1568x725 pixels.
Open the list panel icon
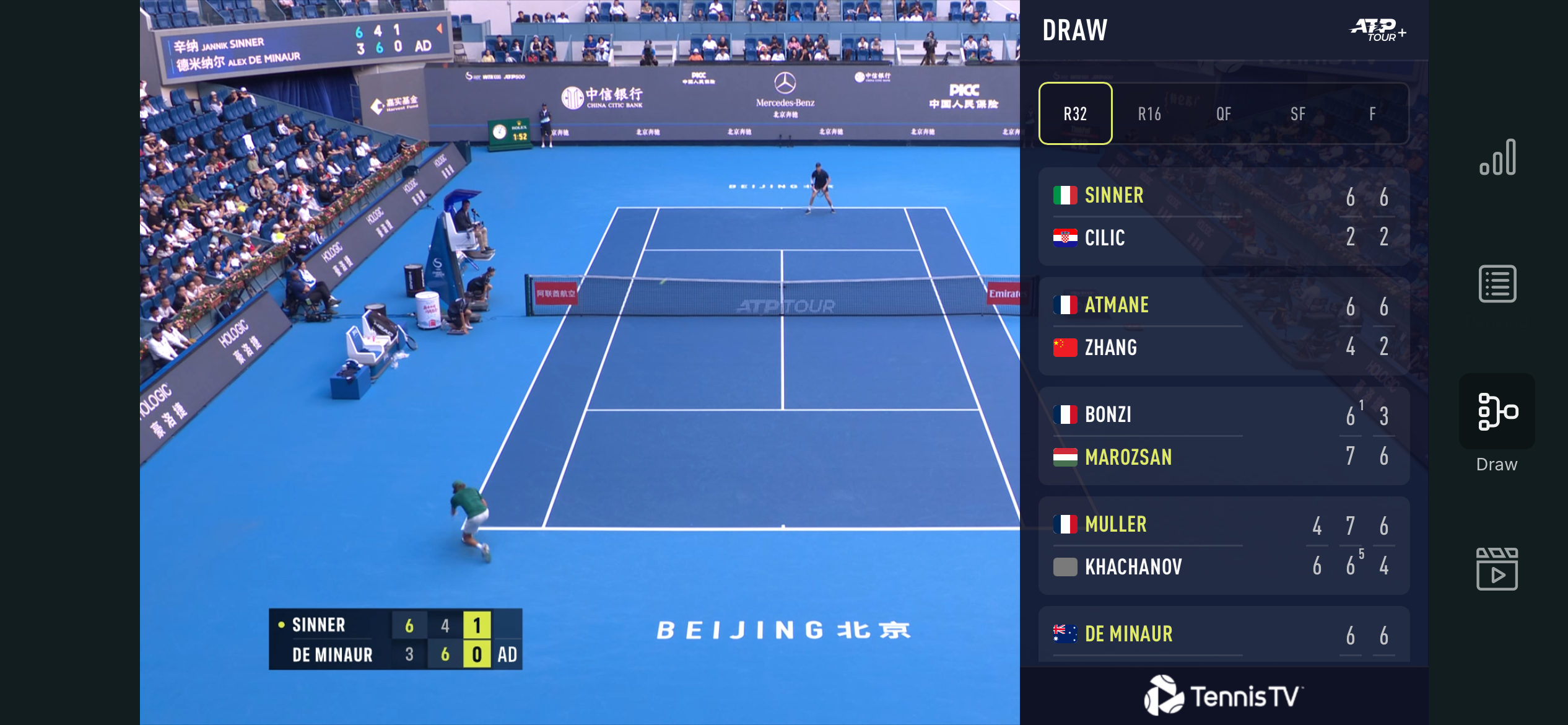1497,284
